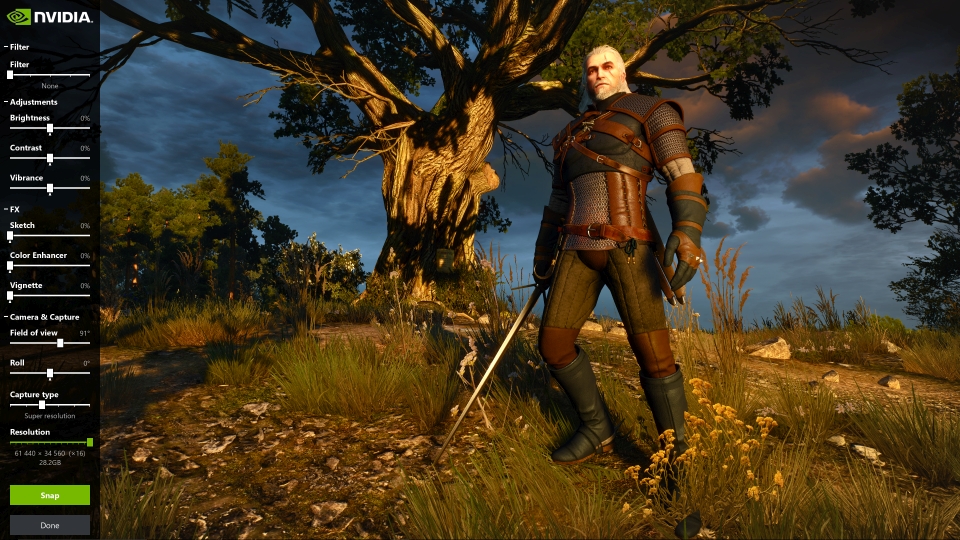Click the green Snap button

click(x=50, y=495)
